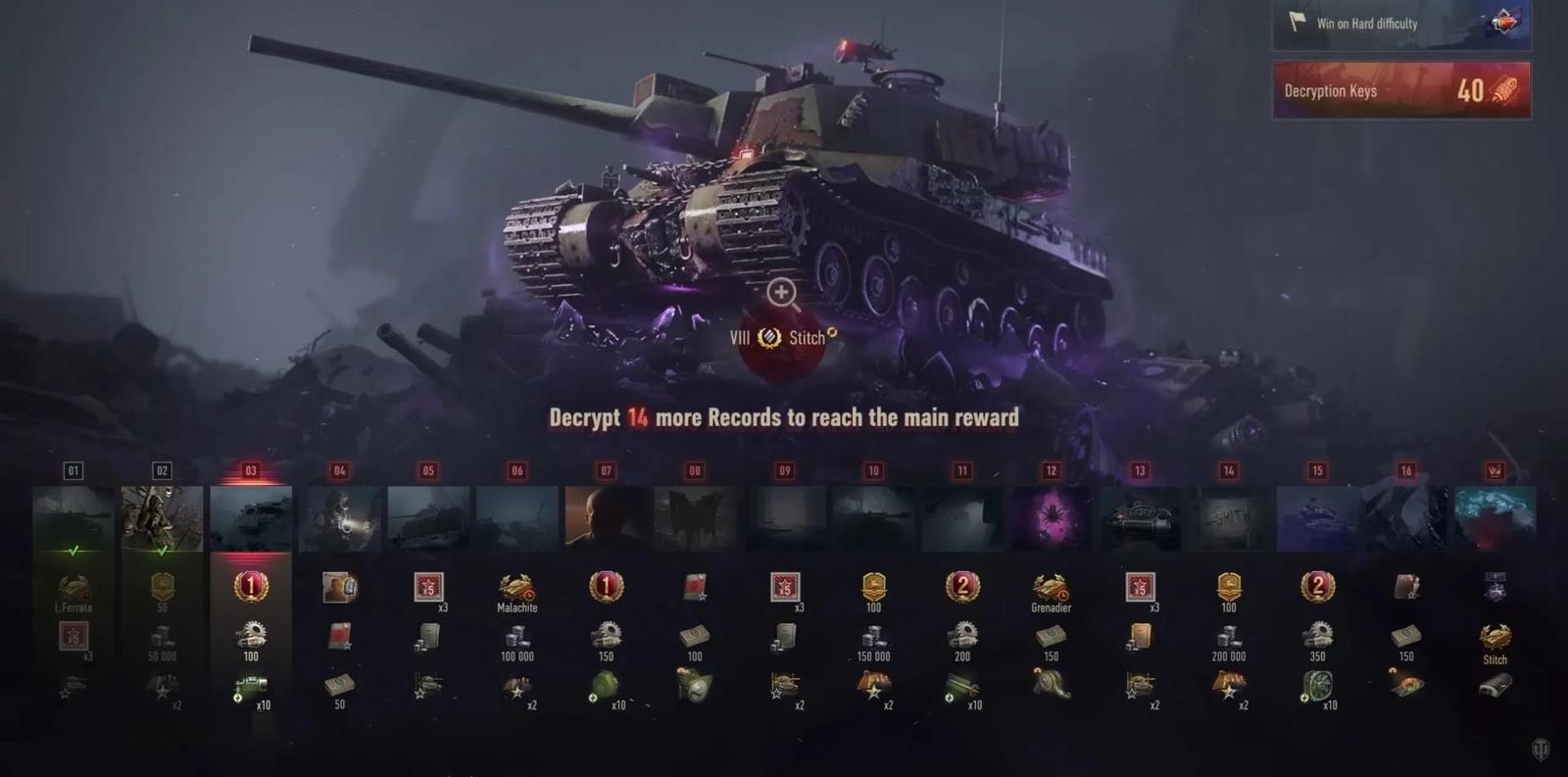Click the nation emblem beside the Stitch tank name
The width and height of the screenshot is (1568, 777).
tap(769, 337)
